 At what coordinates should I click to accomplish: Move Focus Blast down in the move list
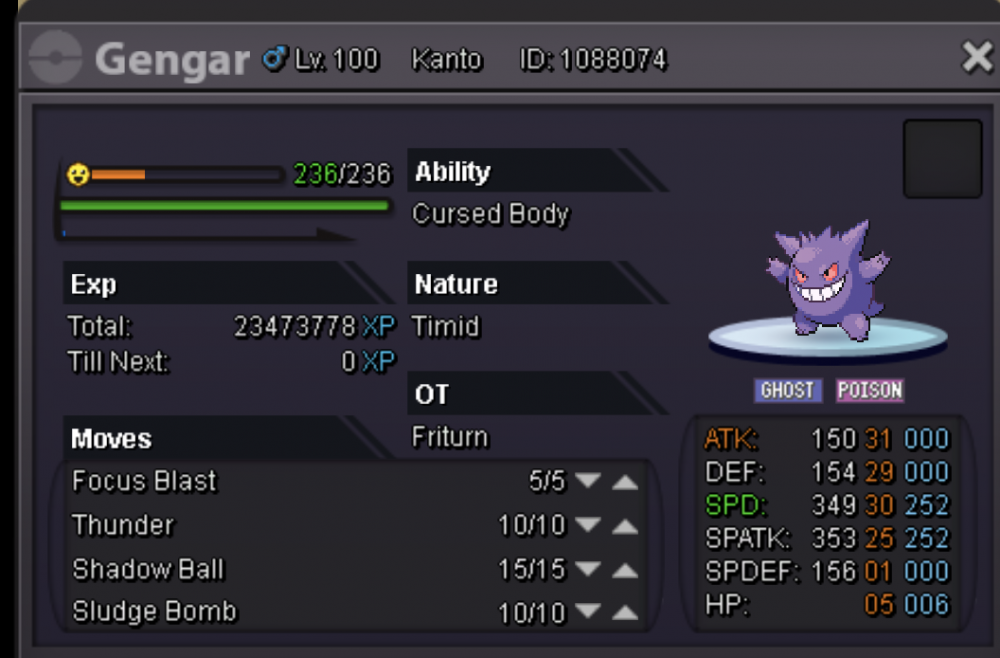click(588, 482)
